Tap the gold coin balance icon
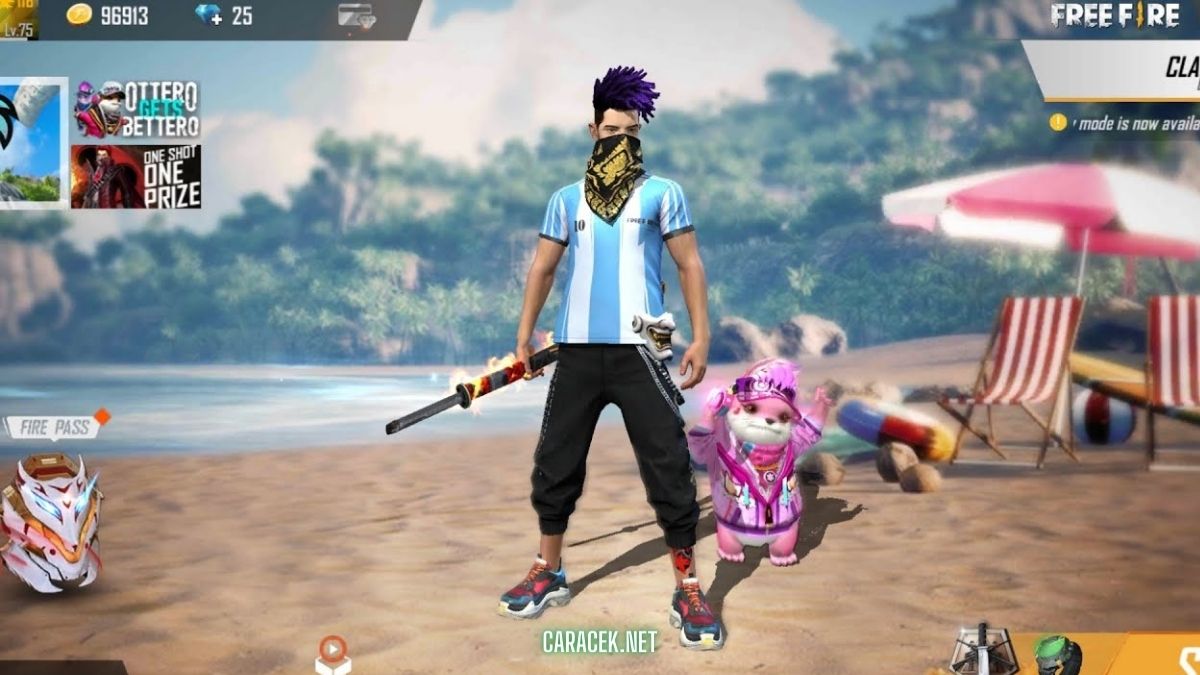The width and height of the screenshot is (1200, 675). (79, 15)
